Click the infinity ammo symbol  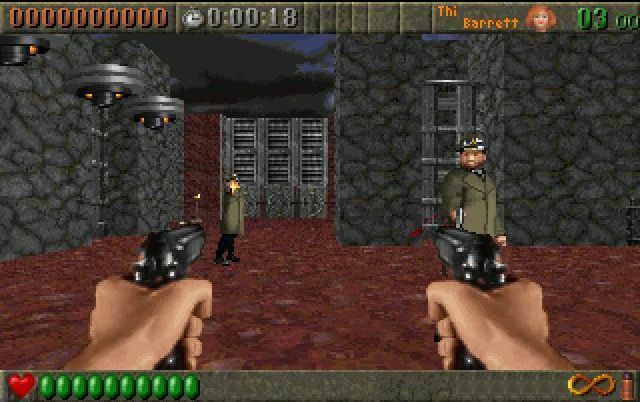point(590,384)
